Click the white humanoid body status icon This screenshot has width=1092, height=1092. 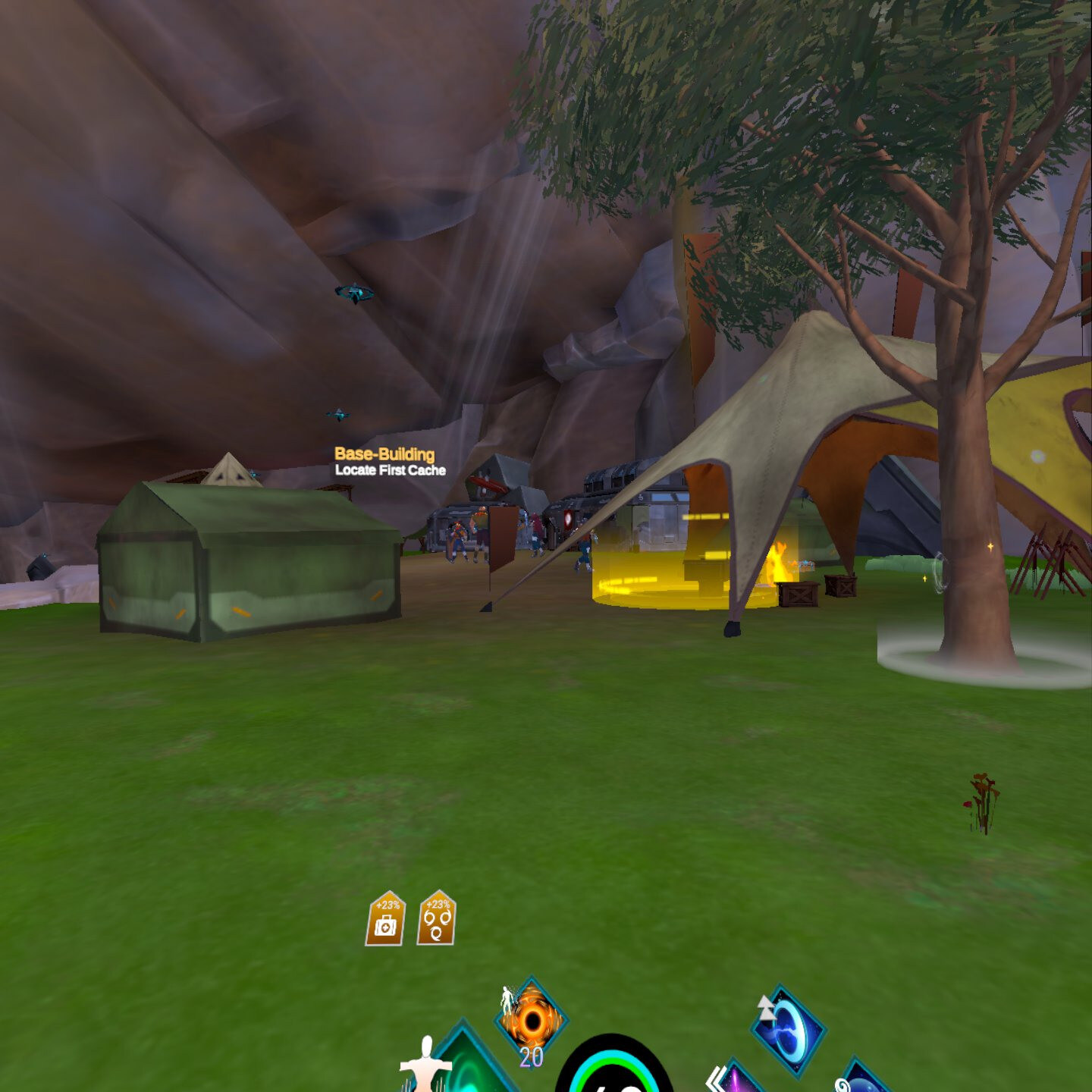[x=427, y=1062]
